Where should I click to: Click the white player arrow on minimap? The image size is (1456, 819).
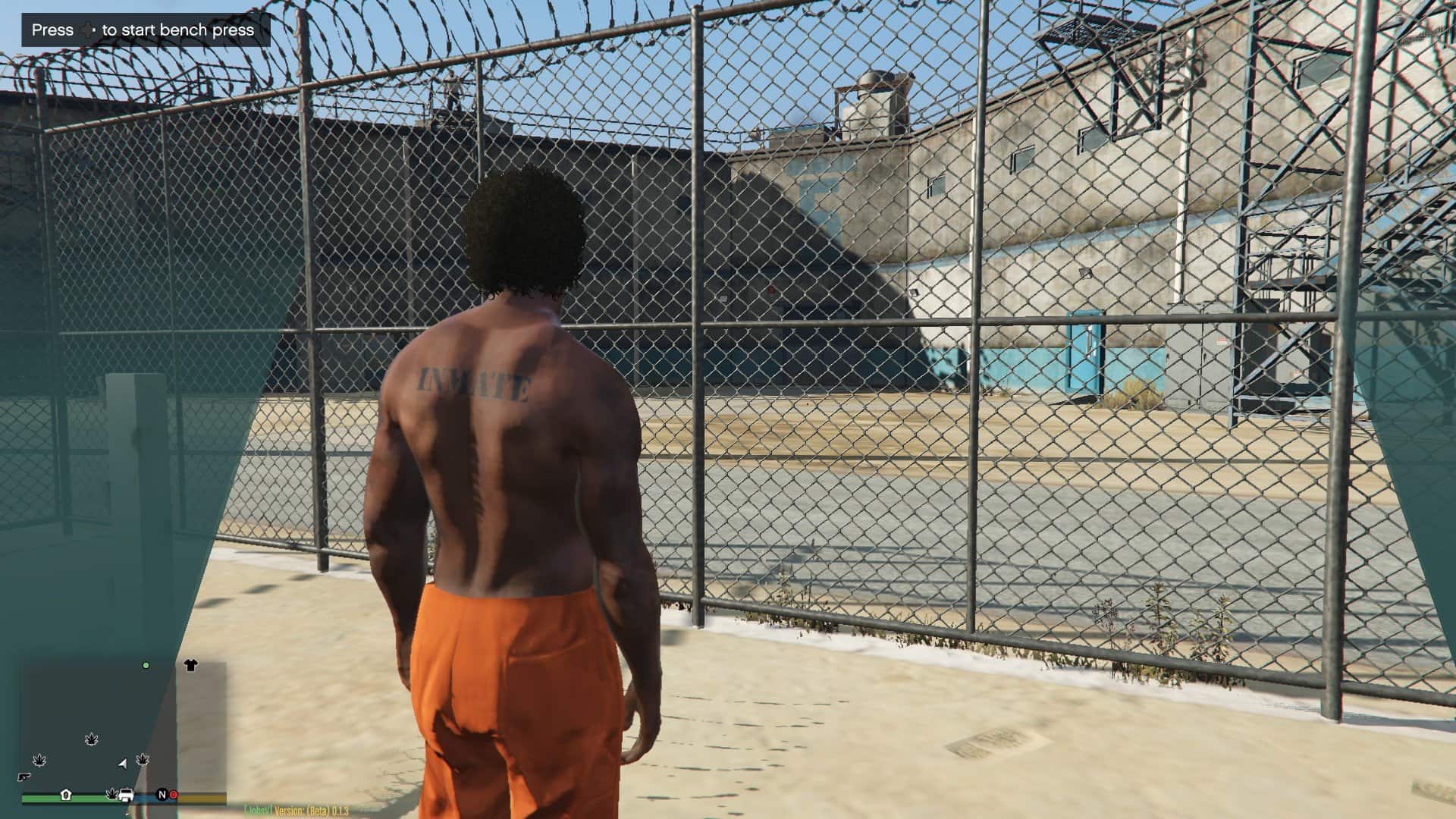point(123,763)
